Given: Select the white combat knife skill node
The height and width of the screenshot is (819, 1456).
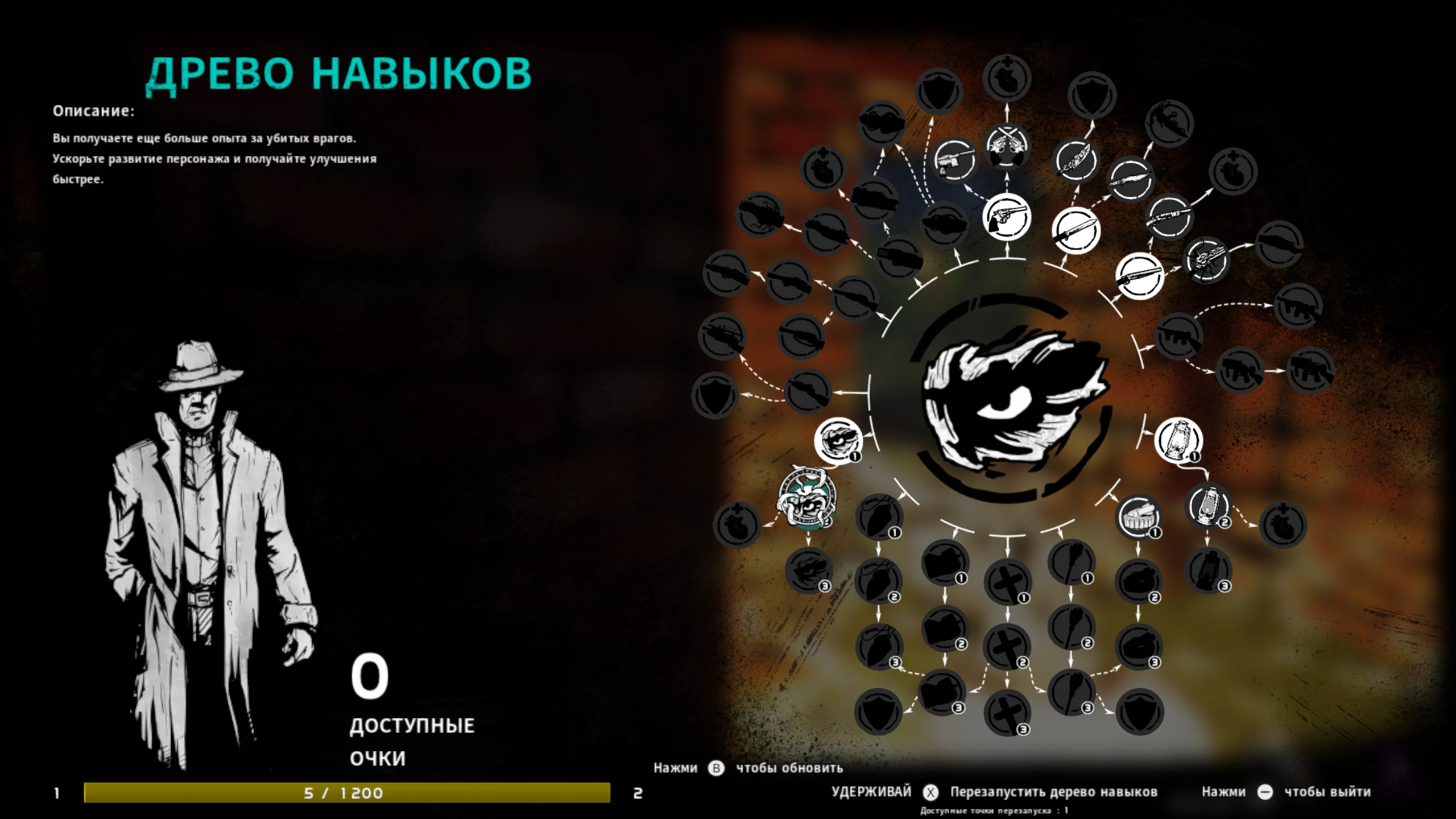Looking at the screenshot, I should point(1076,230).
